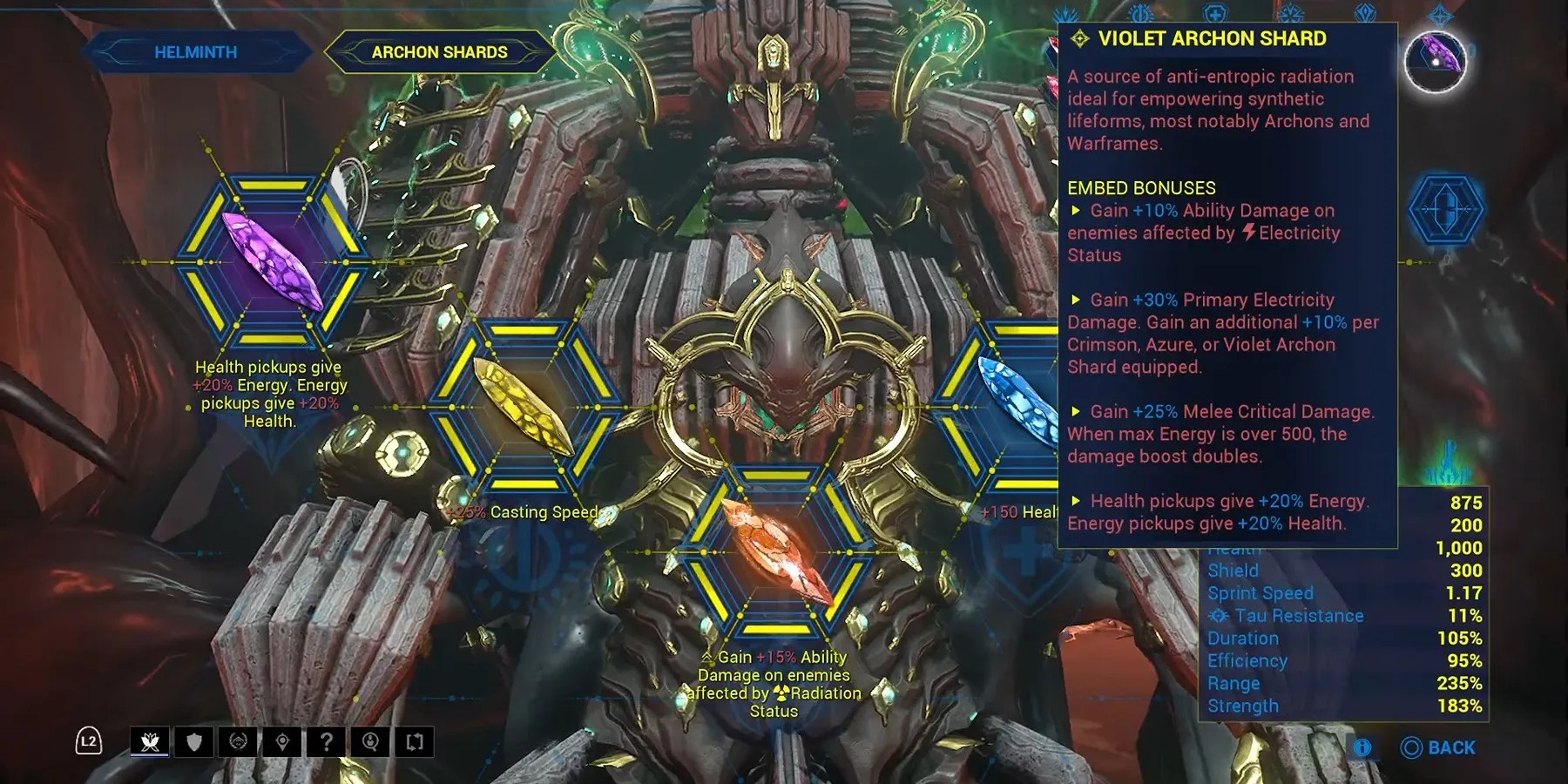Select the location marker icon in the toolbar

282,742
